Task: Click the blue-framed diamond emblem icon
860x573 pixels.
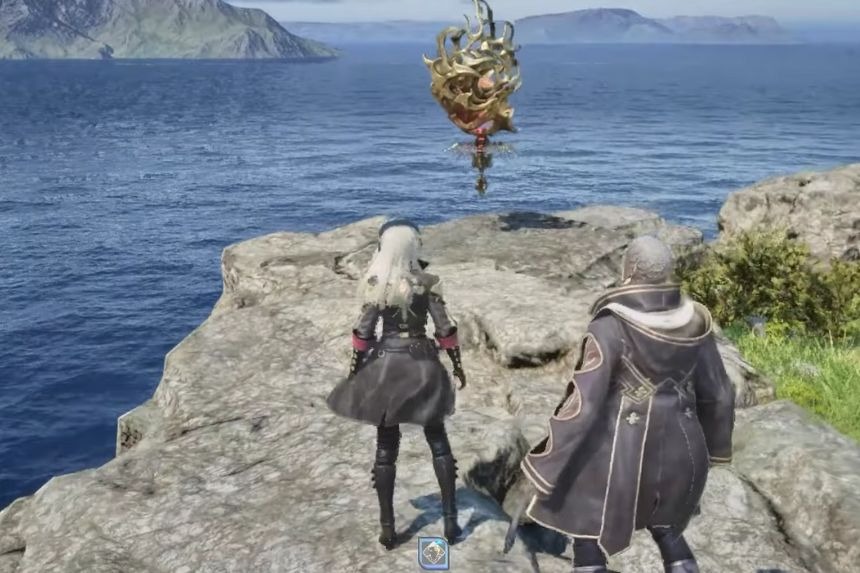Action: [x=433, y=553]
